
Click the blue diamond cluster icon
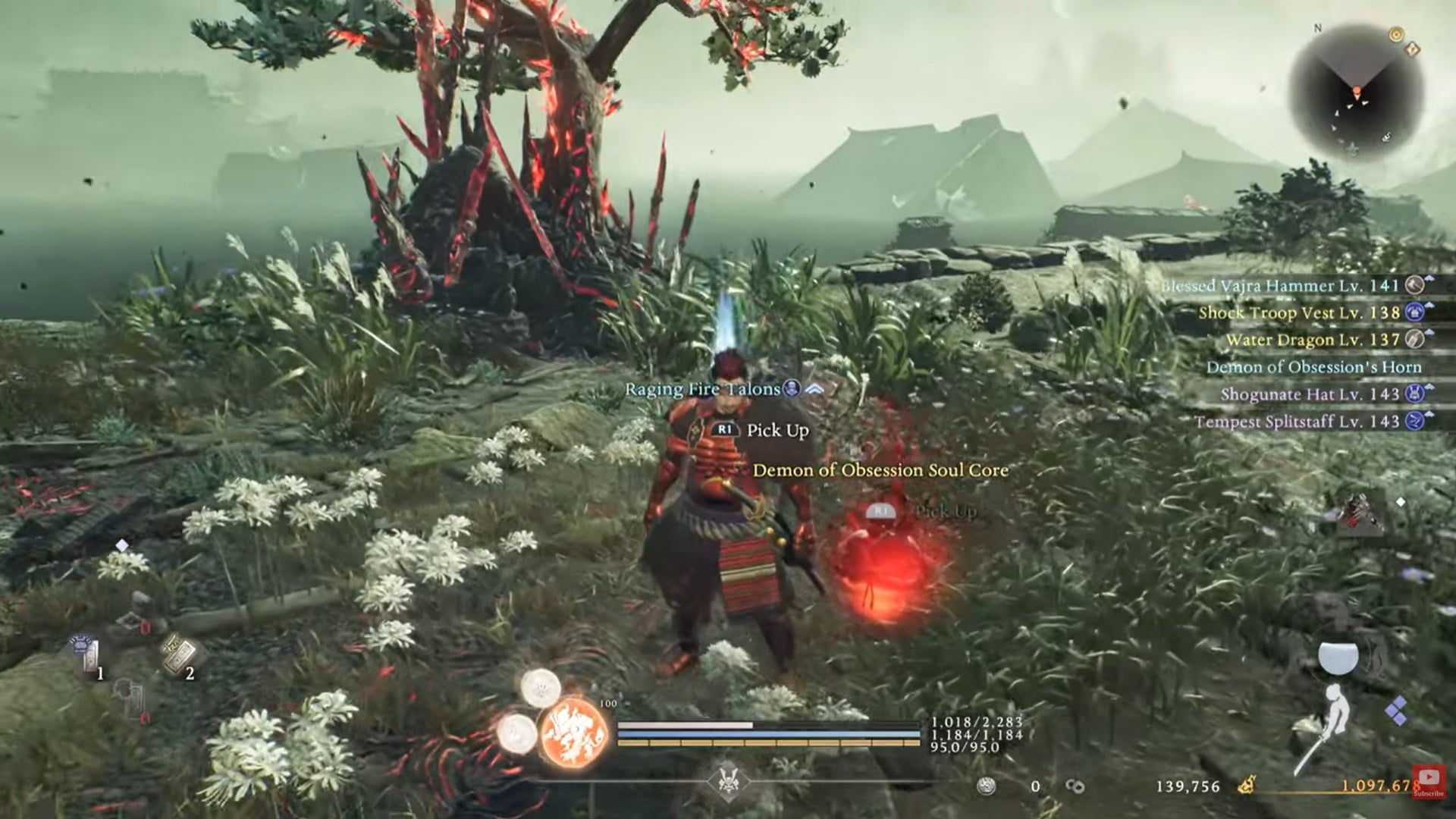[x=1397, y=711]
